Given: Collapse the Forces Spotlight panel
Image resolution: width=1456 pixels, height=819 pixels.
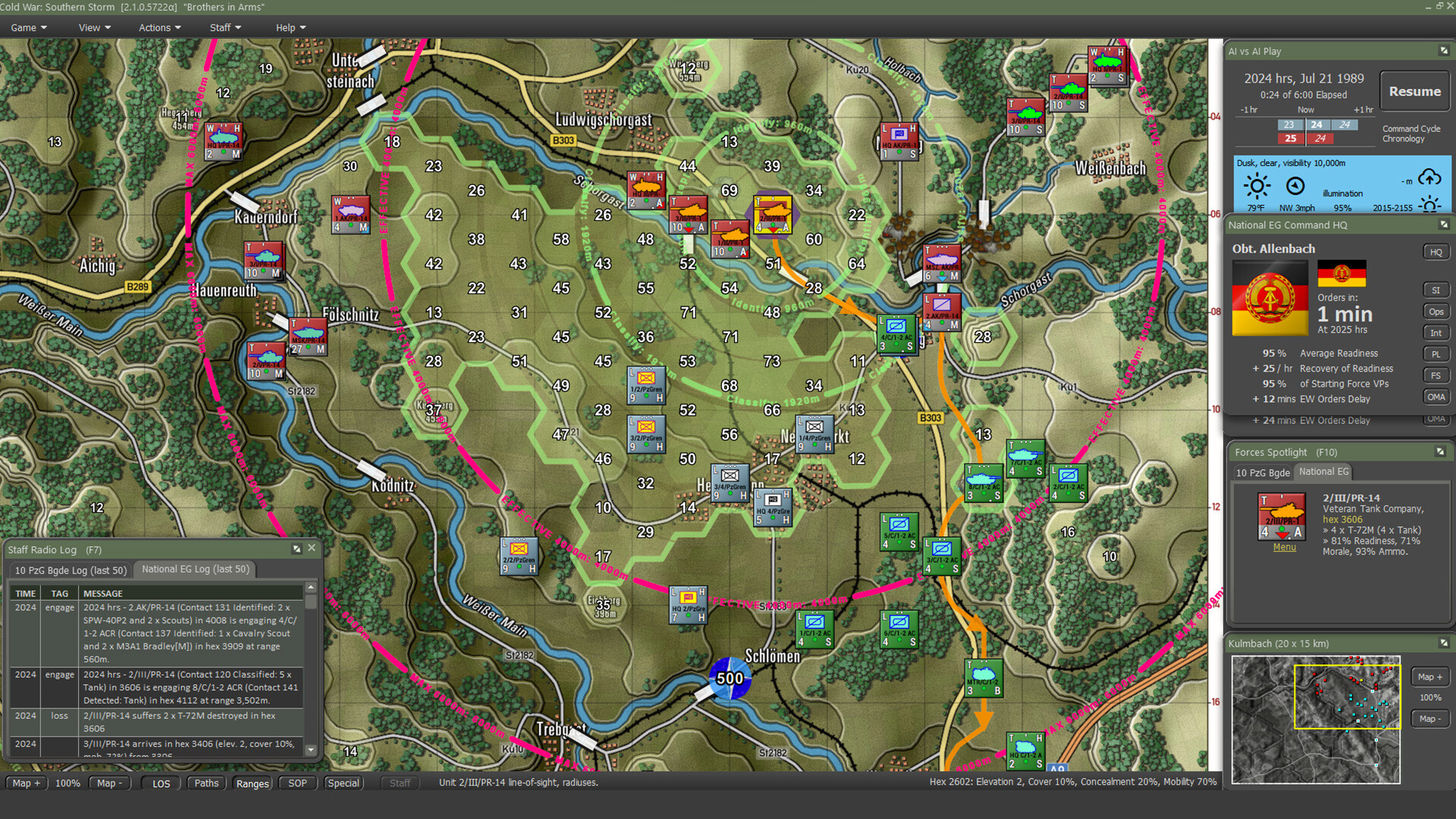Looking at the screenshot, I should [1442, 451].
